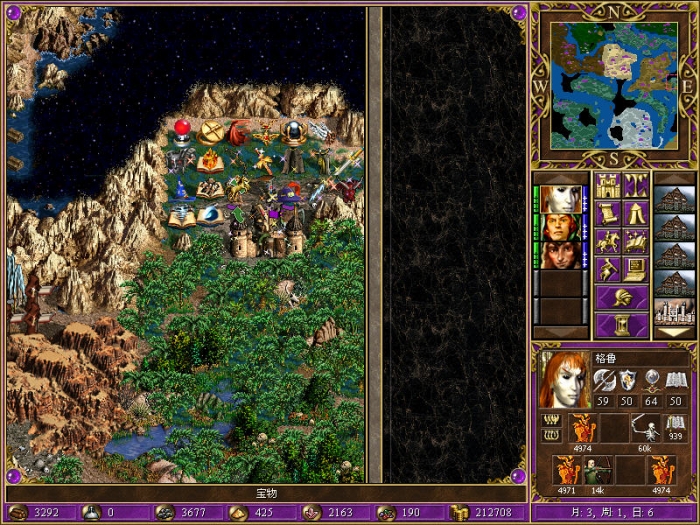The height and width of the screenshot is (525, 700).
Task: Move hero with the horseman button
Action: point(608,241)
